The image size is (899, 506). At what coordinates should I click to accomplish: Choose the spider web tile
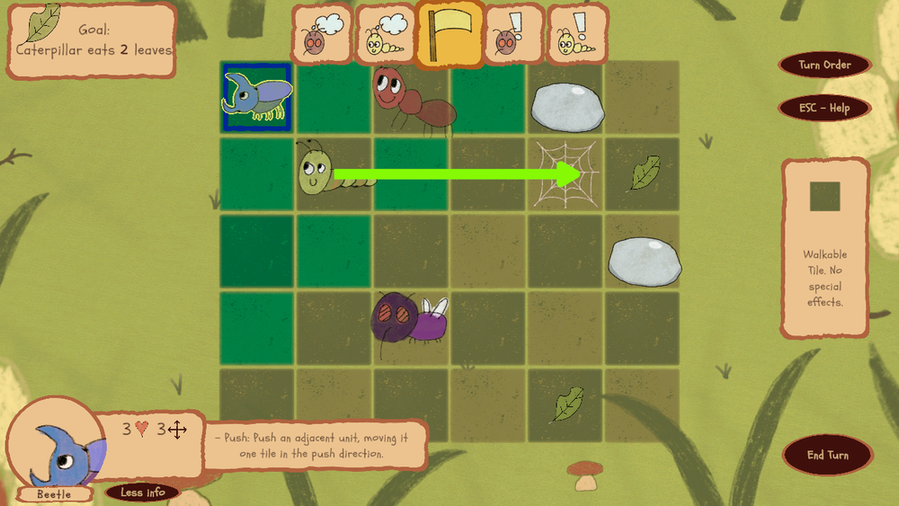pyautogui.click(x=565, y=174)
